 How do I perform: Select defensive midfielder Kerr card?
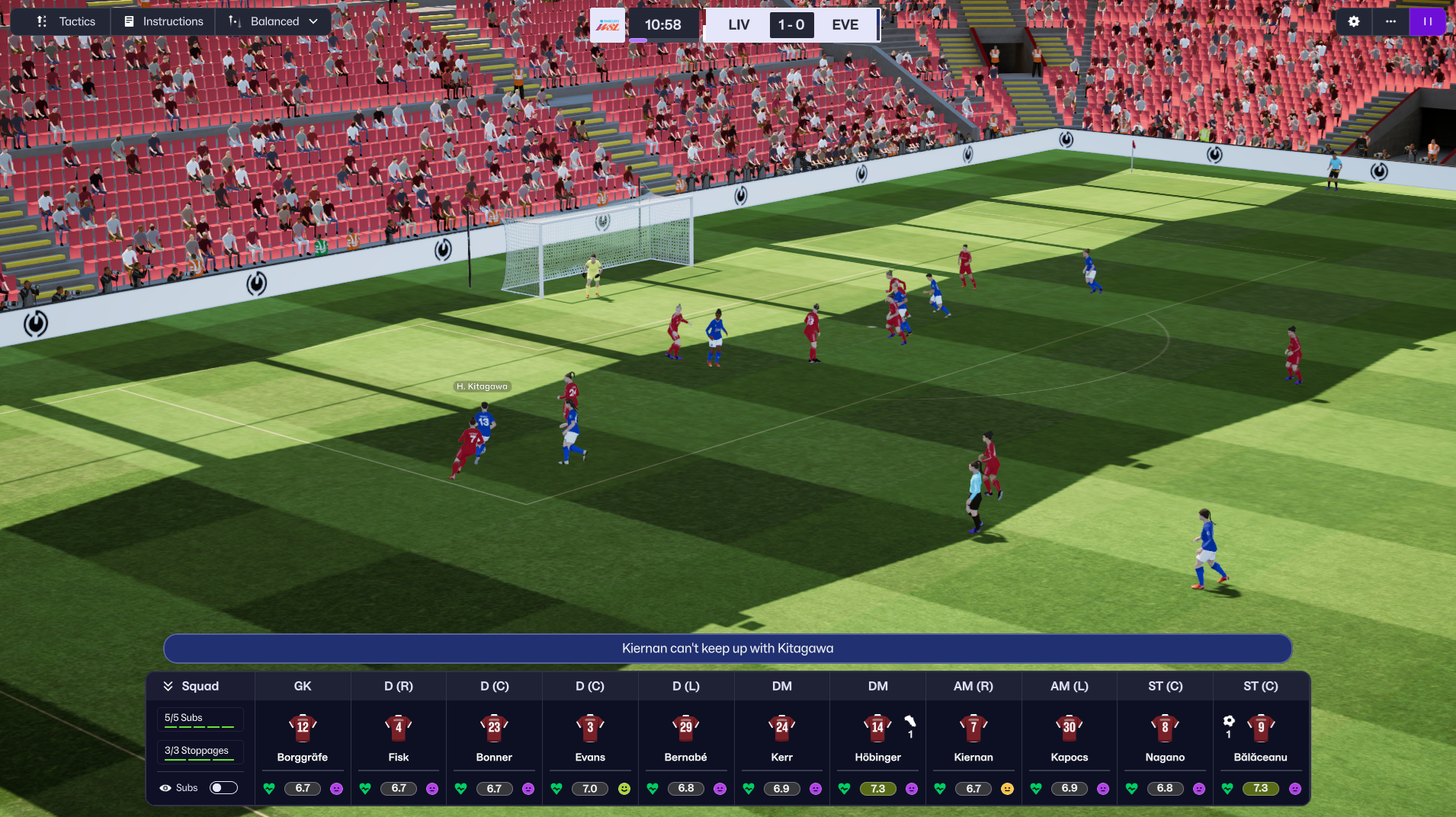781,738
